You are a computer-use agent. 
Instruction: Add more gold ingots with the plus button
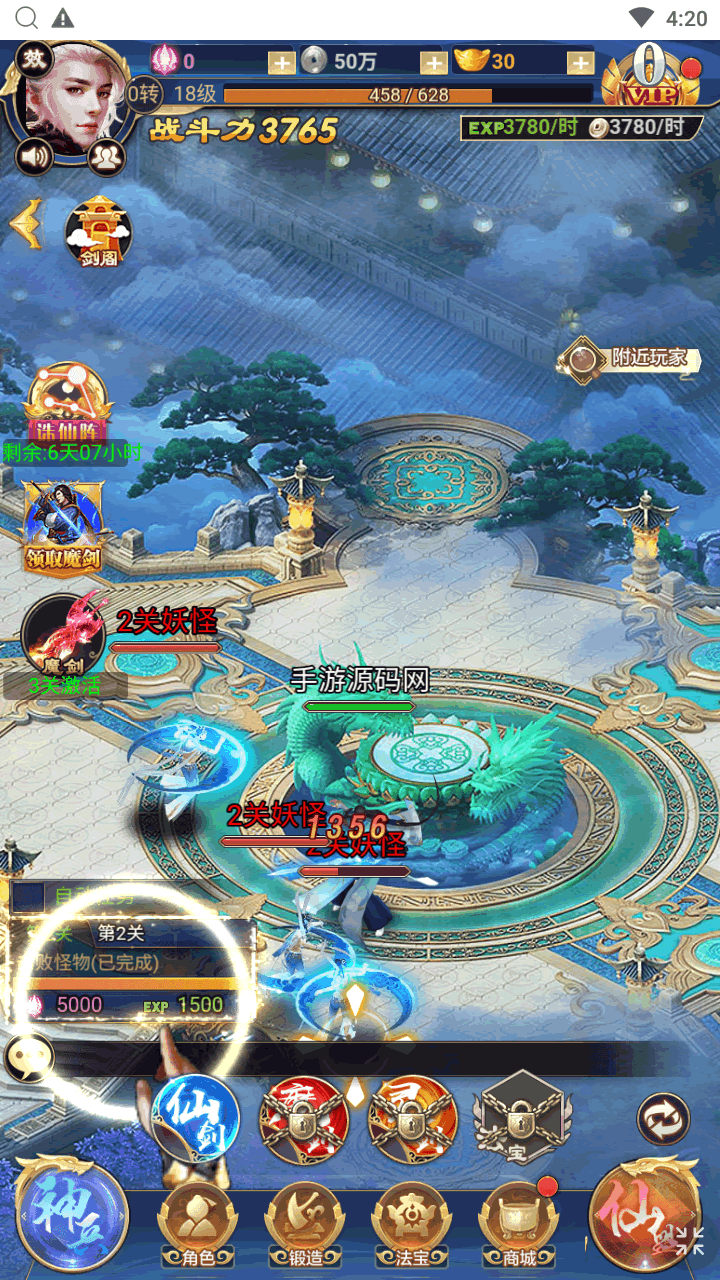coord(581,62)
